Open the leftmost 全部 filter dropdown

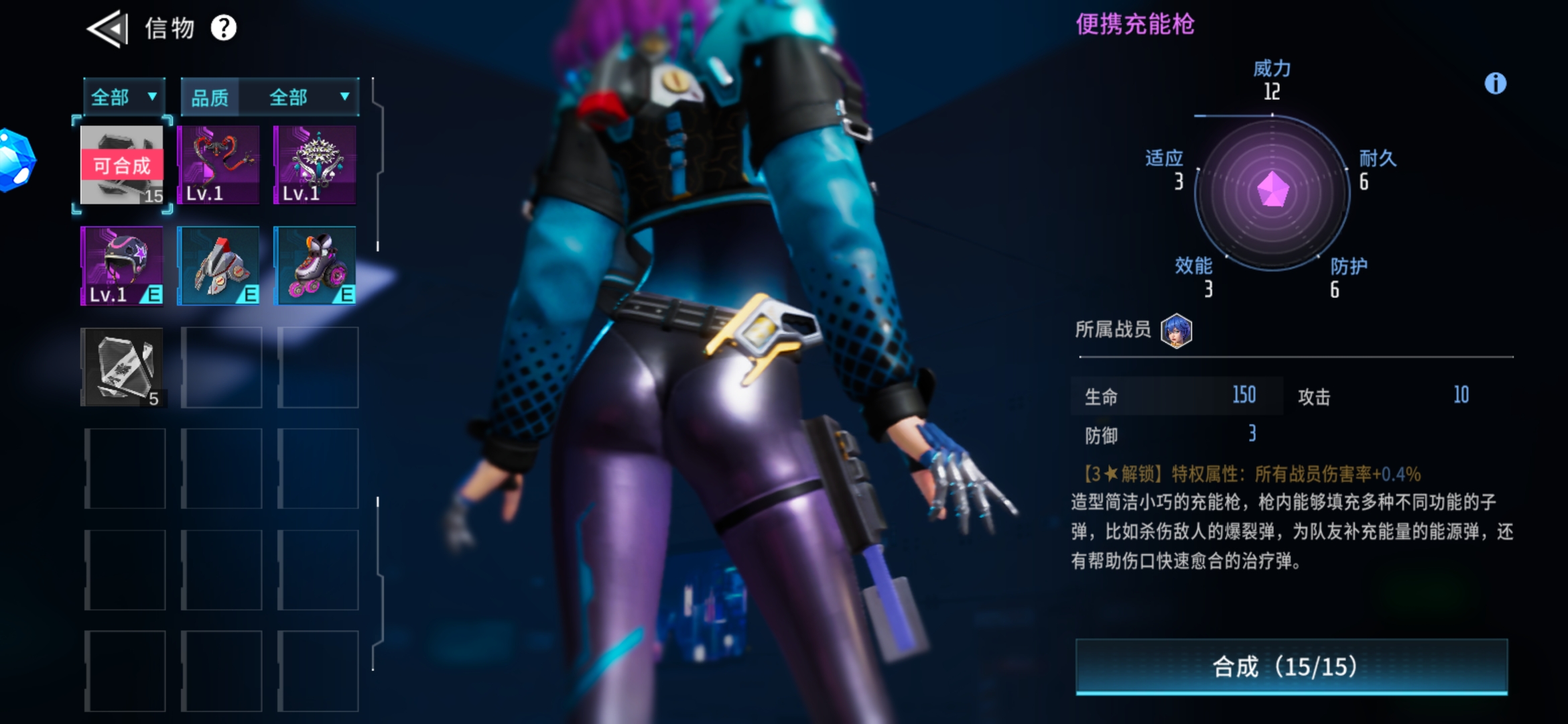pos(123,96)
